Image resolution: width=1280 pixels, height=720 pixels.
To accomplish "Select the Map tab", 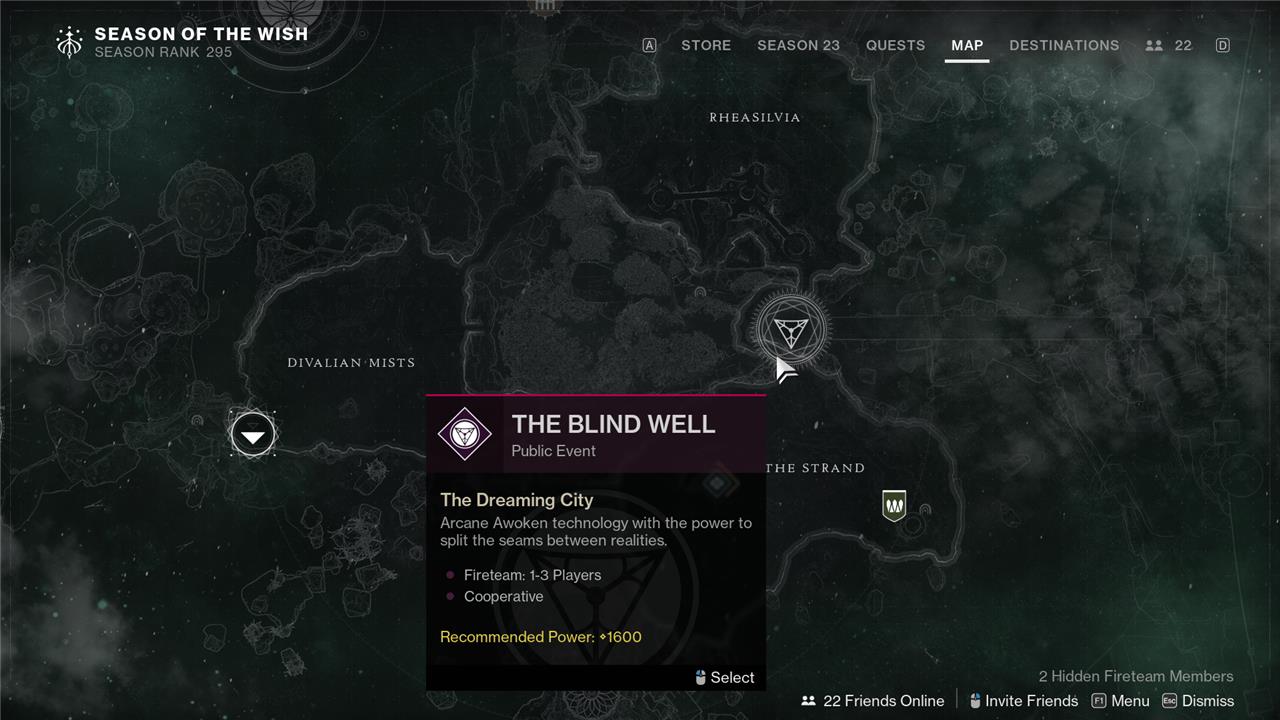I will (x=967, y=45).
